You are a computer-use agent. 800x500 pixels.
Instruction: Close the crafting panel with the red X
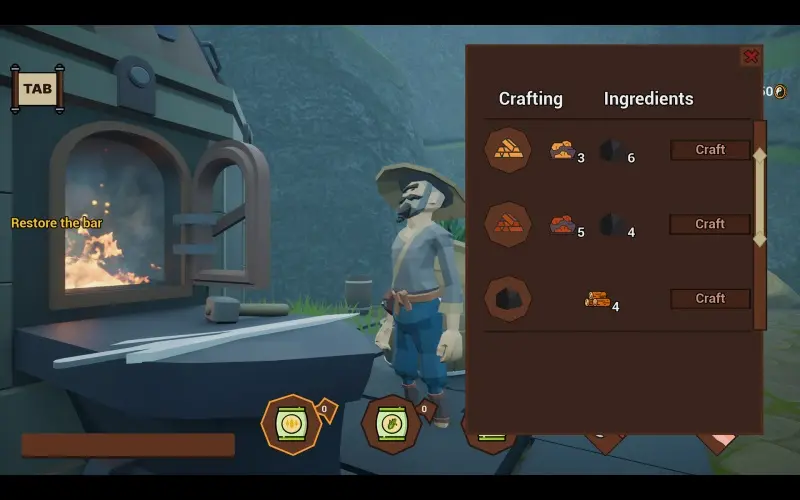[750, 57]
